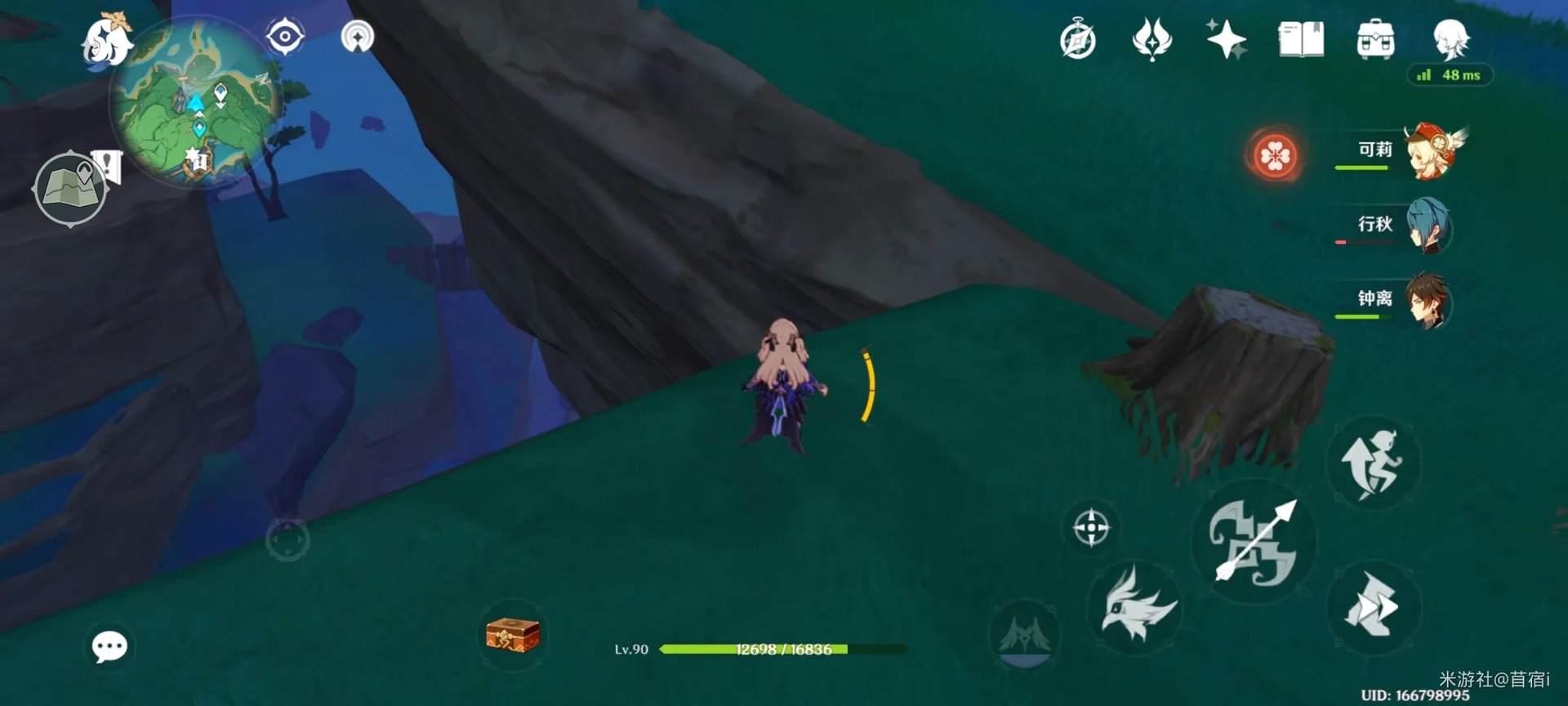1568x706 pixels.
Task: Switch to party member 钟离
Action: coord(1429,300)
